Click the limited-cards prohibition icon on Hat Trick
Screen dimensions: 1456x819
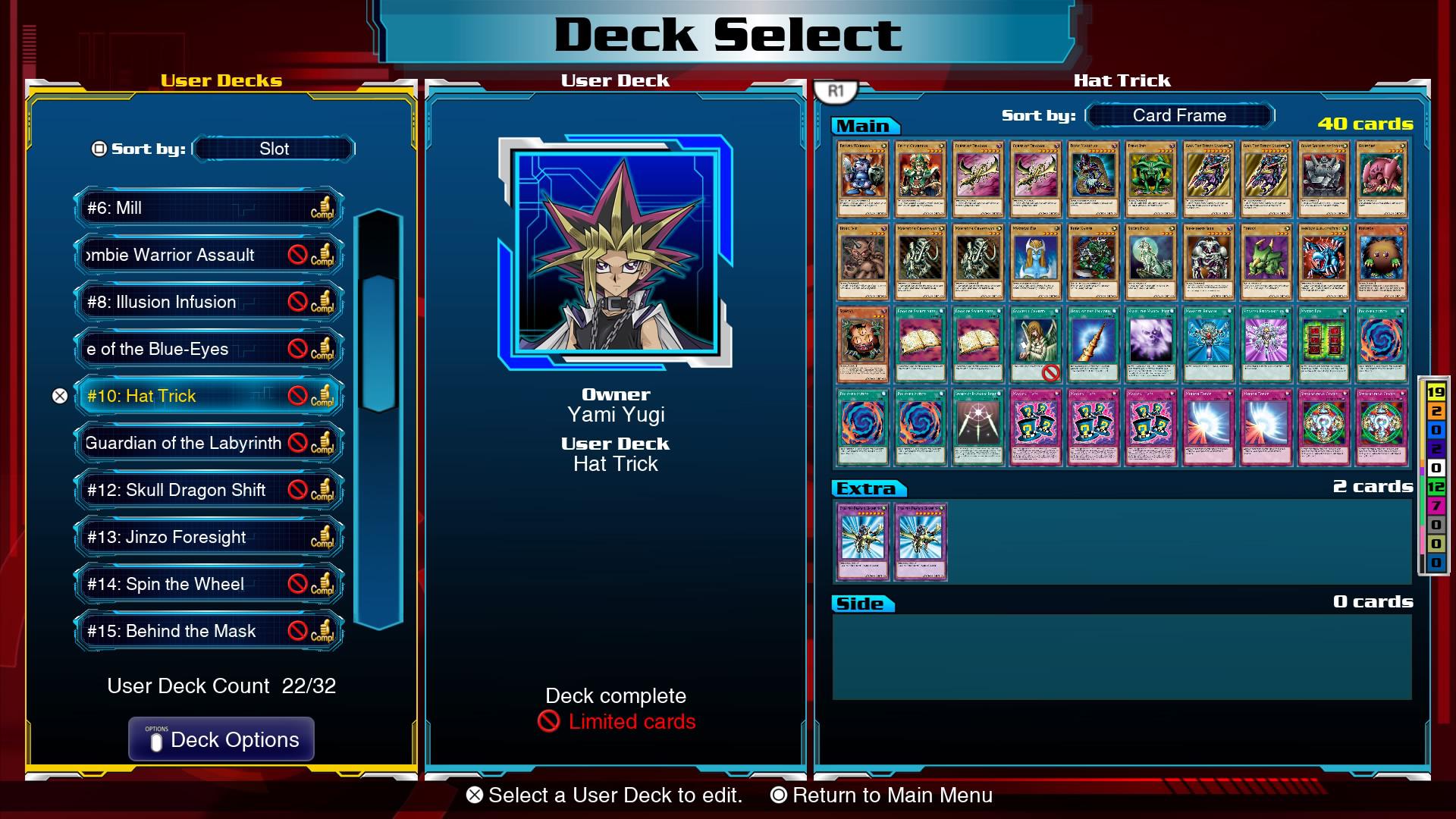coord(297,396)
